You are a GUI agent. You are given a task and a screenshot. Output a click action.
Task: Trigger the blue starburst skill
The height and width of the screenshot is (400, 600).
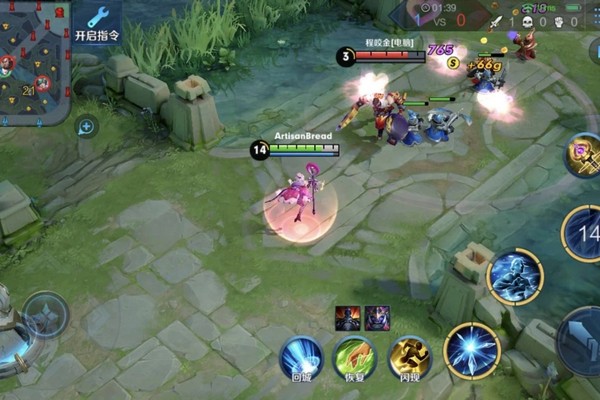coord(472,351)
